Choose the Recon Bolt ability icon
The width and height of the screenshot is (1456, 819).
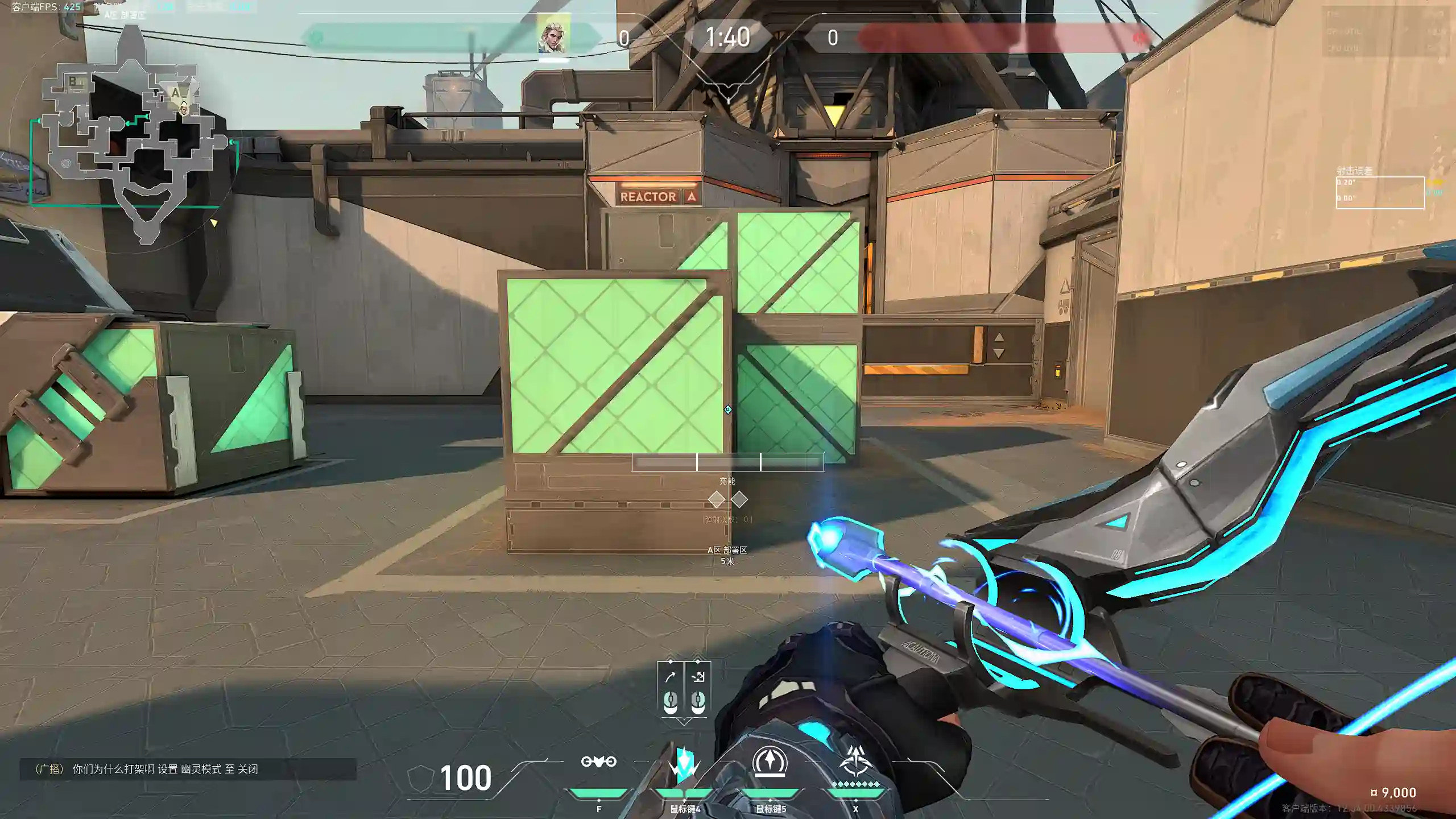(x=770, y=762)
